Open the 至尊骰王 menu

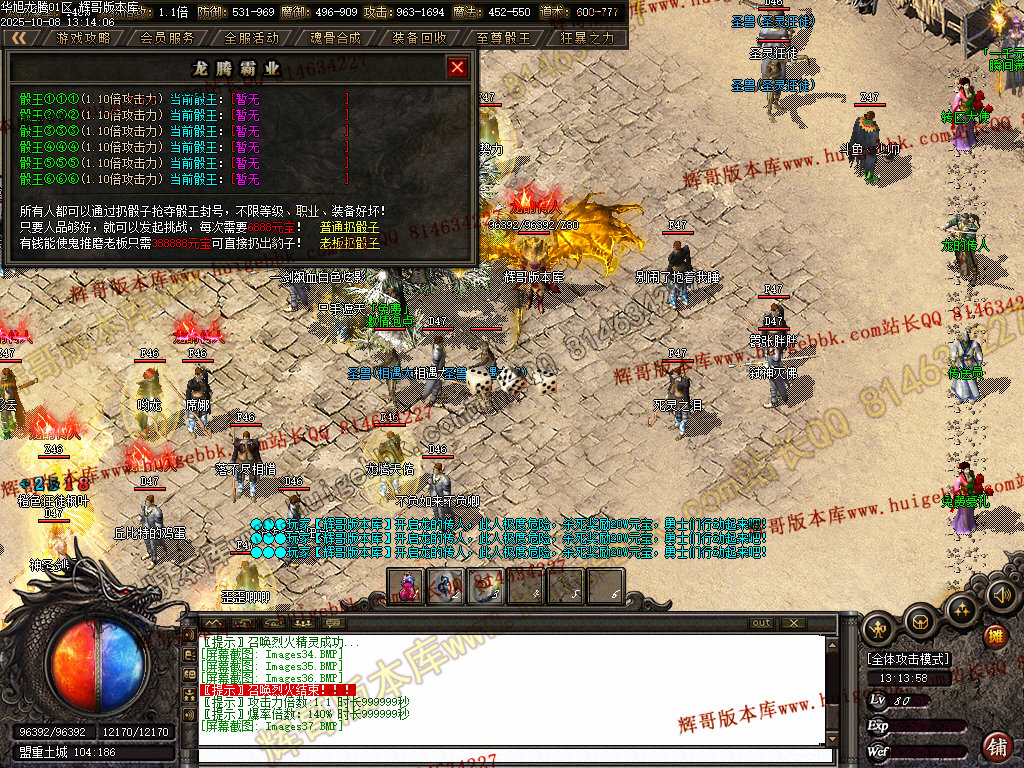coord(503,38)
